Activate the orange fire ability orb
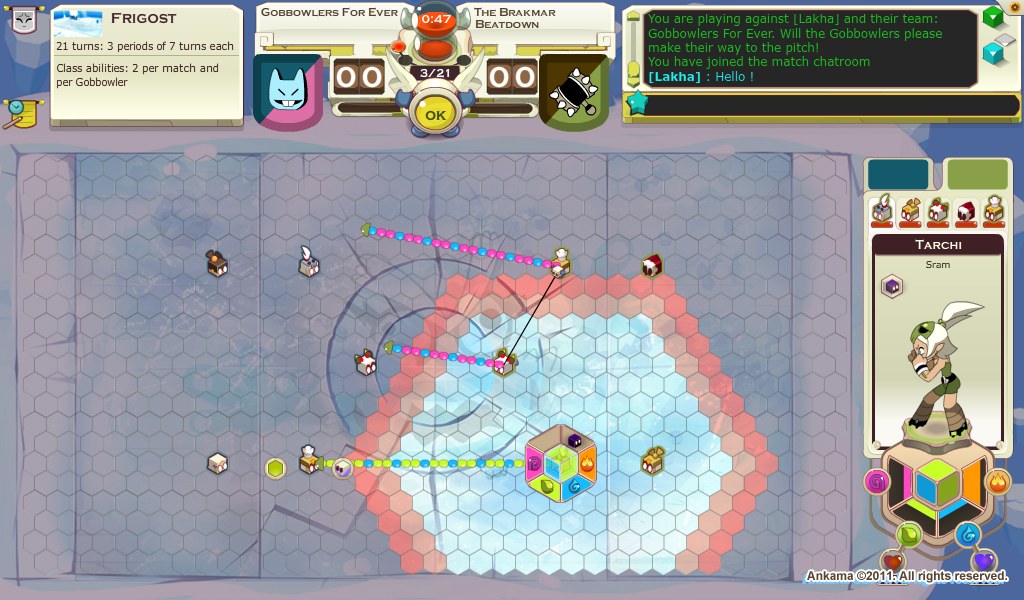The width and height of the screenshot is (1024, 600). click(x=997, y=484)
